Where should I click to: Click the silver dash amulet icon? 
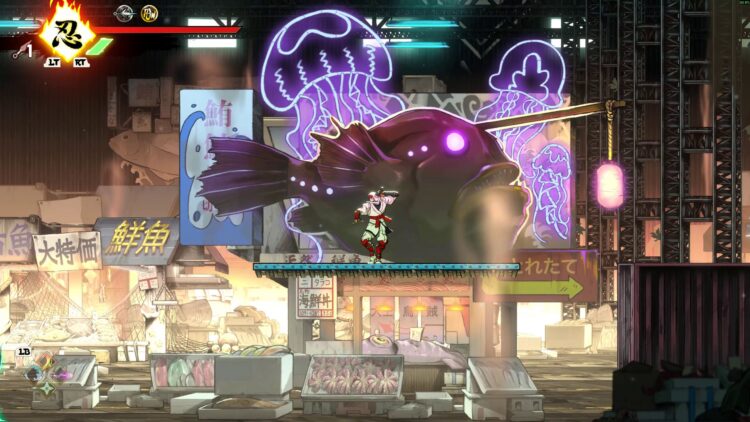click(124, 13)
